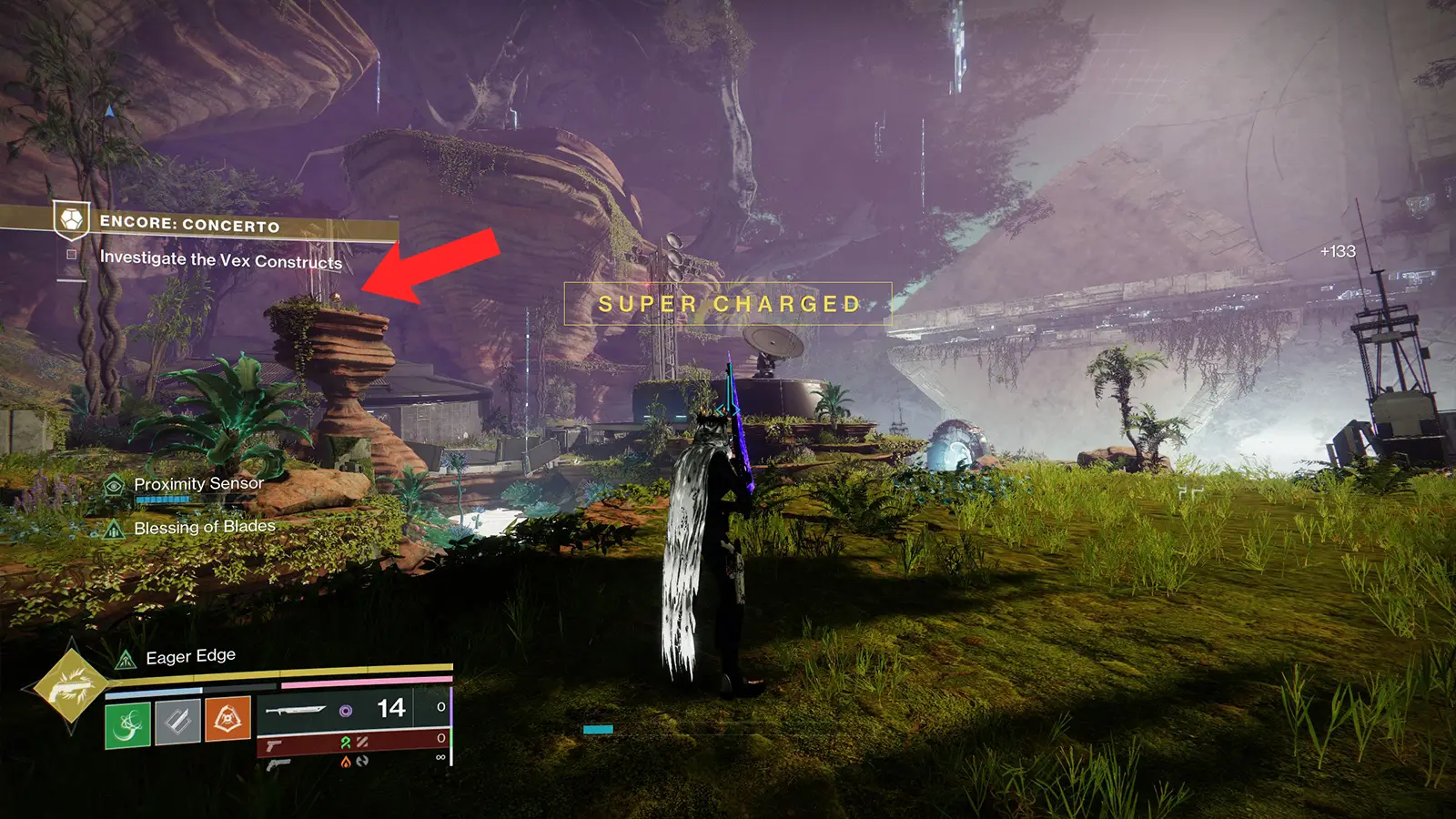The width and height of the screenshot is (1456, 819).
Task: Click the solar flame icon on the sidearm row
Action: [x=345, y=762]
